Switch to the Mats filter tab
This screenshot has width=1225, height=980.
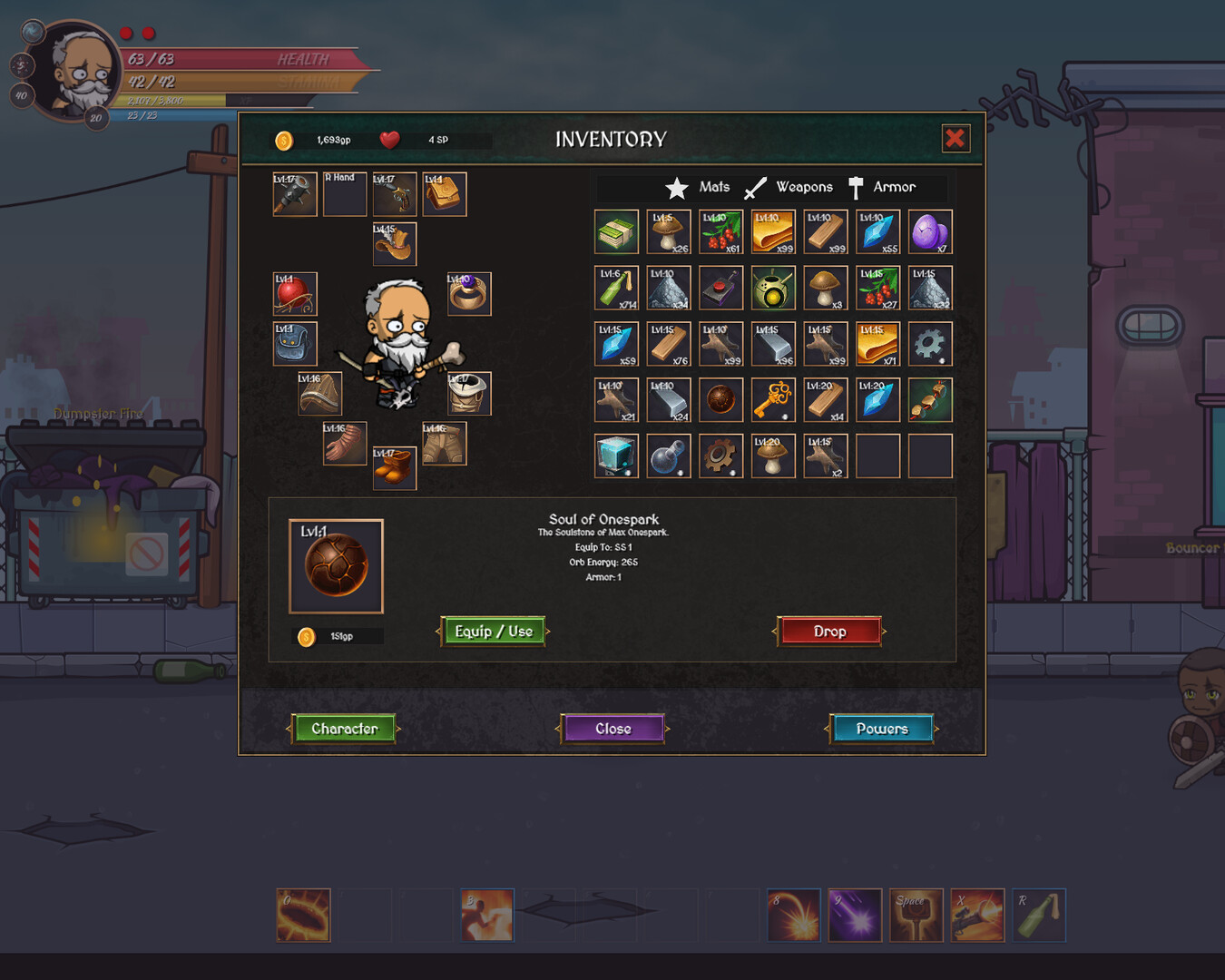tap(698, 187)
